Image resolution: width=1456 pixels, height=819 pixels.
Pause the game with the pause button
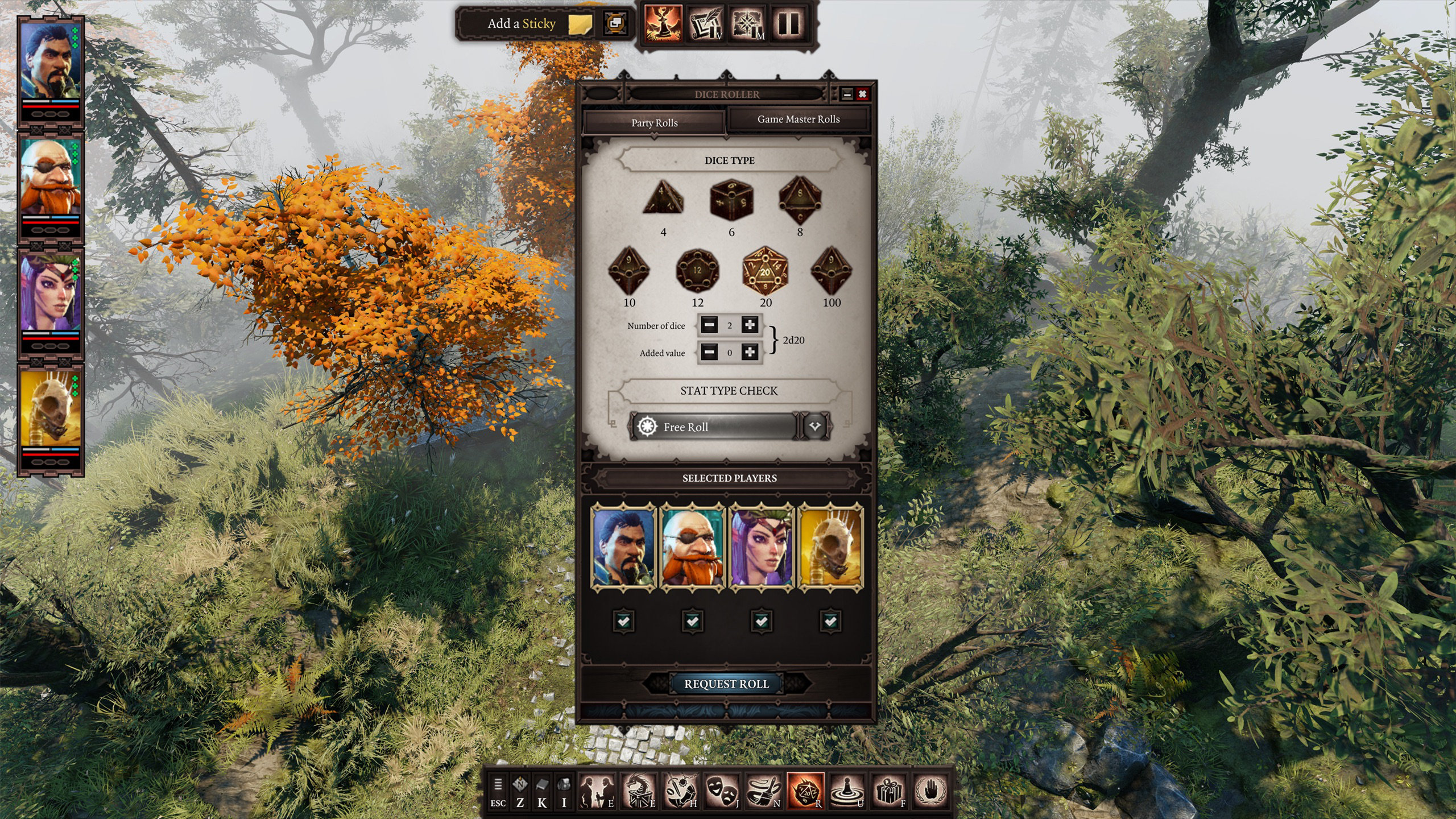(x=789, y=24)
